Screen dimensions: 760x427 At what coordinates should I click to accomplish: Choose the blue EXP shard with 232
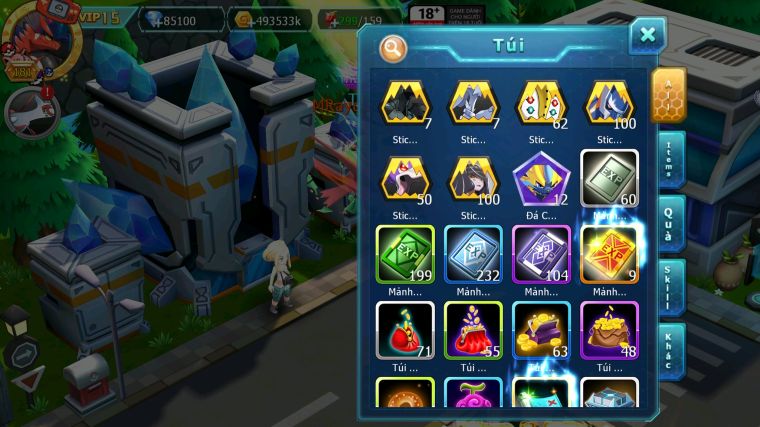tap(473, 254)
